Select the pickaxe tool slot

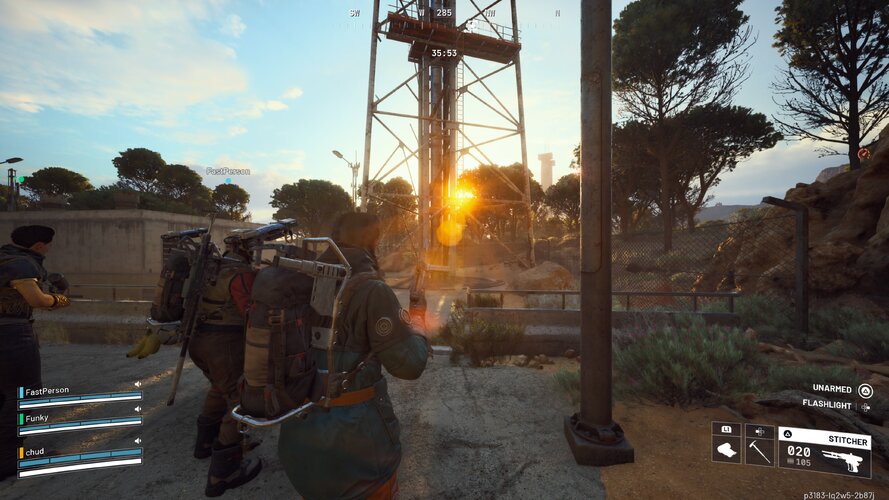[759, 444]
